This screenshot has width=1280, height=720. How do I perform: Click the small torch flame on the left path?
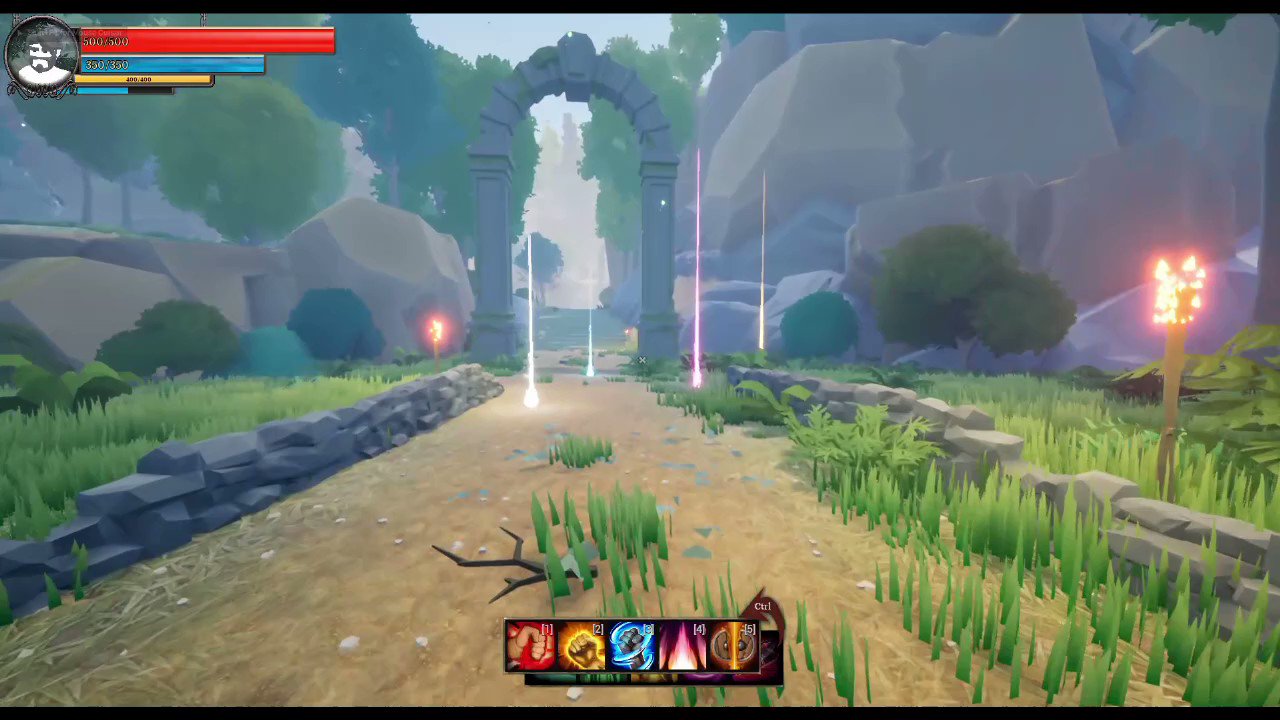tap(436, 330)
